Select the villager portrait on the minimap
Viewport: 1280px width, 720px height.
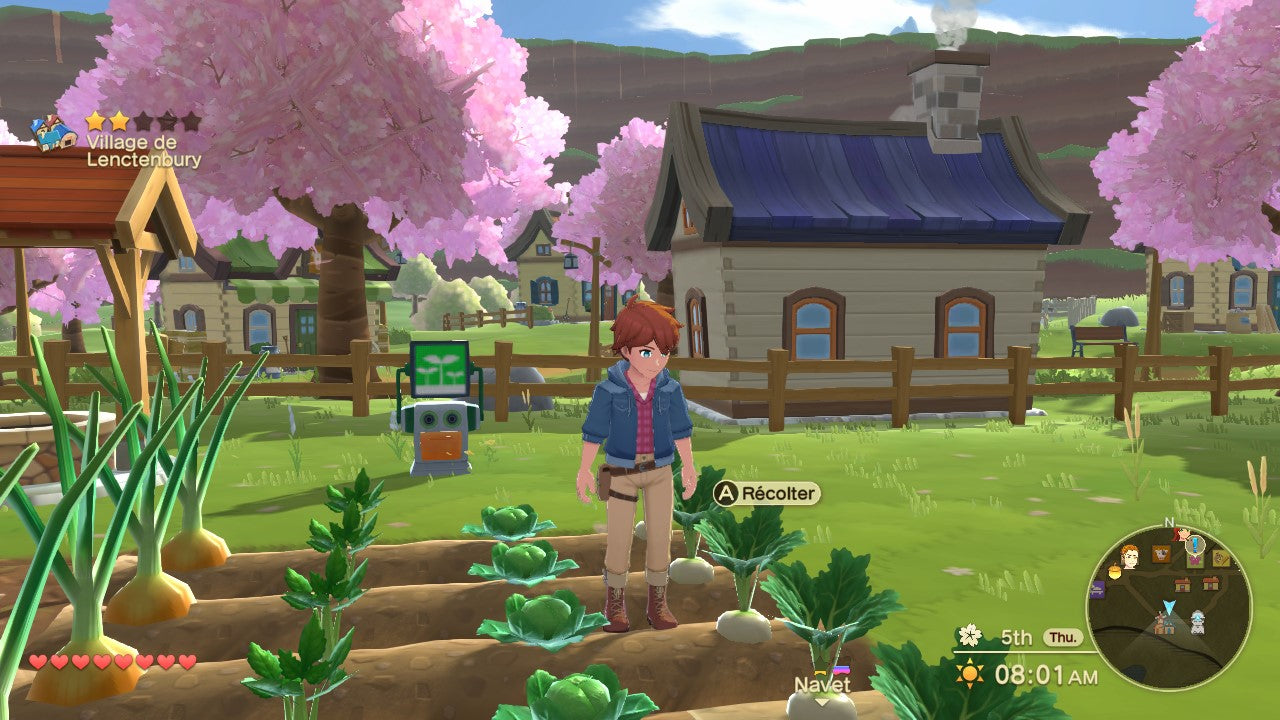point(1130,558)
